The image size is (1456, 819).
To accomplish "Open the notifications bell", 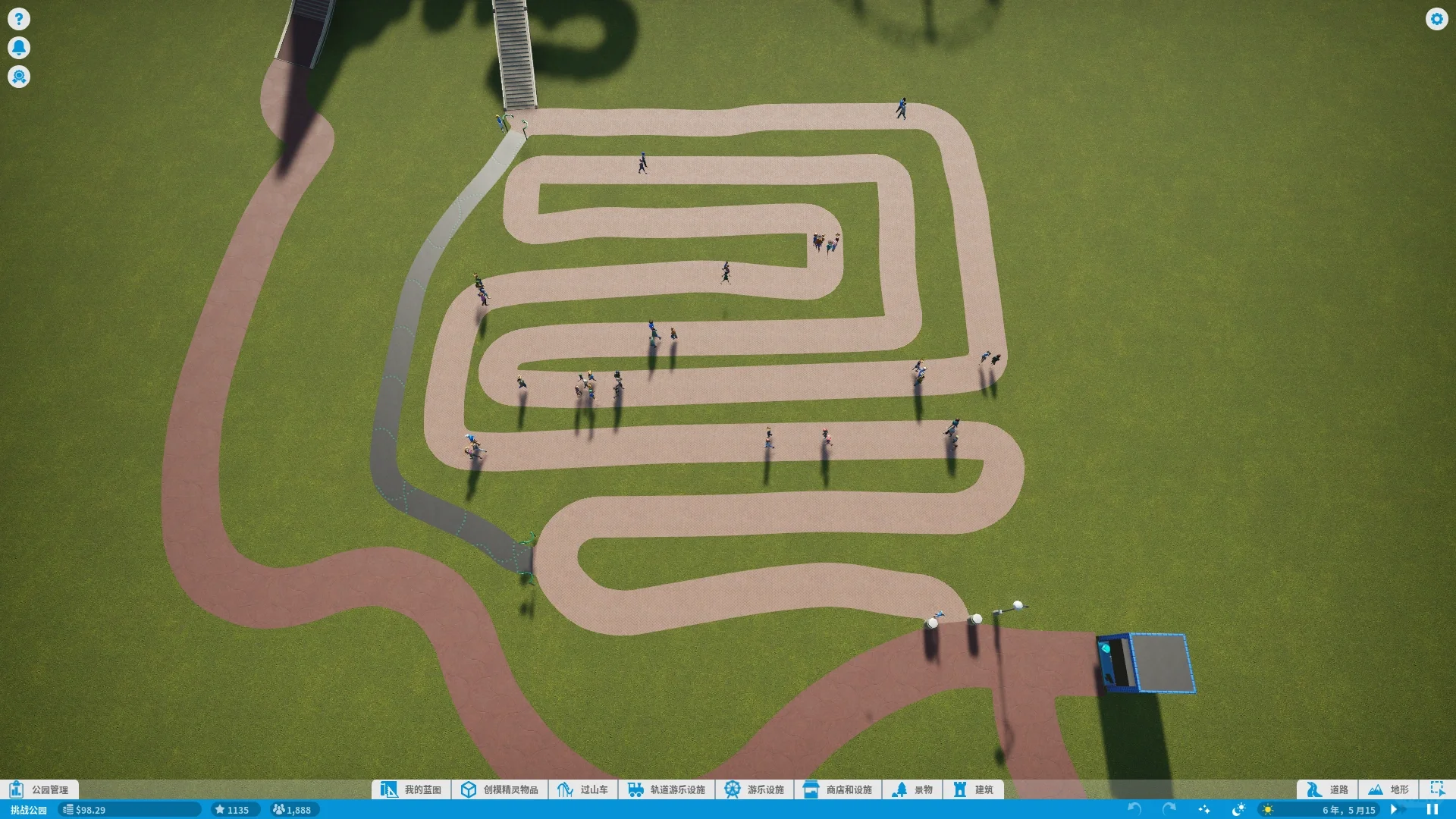I will pos(19,48).
